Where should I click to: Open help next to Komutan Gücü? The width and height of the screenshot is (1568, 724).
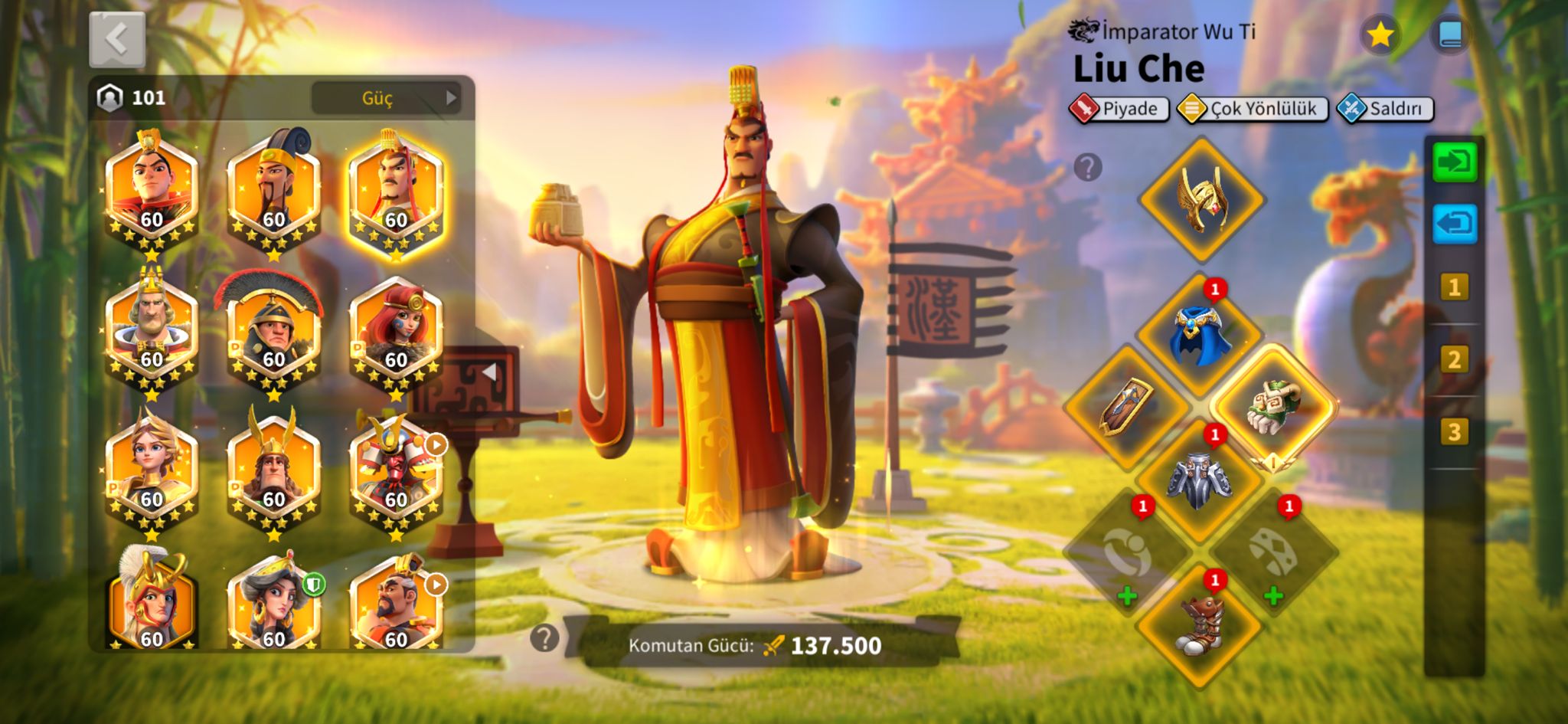[x=544, y=637]
